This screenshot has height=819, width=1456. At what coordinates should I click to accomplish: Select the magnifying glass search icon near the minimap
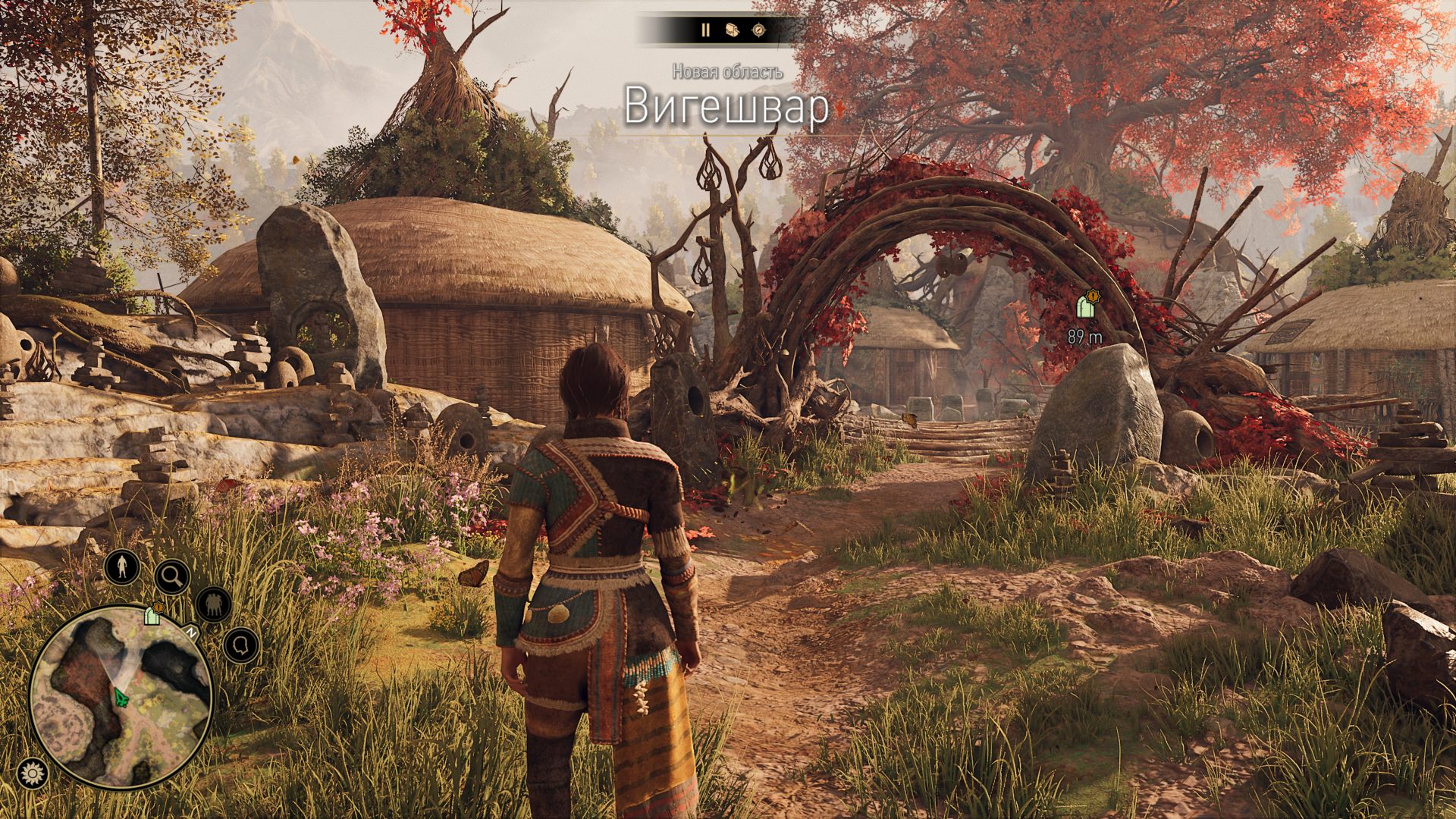pos(172,575)
